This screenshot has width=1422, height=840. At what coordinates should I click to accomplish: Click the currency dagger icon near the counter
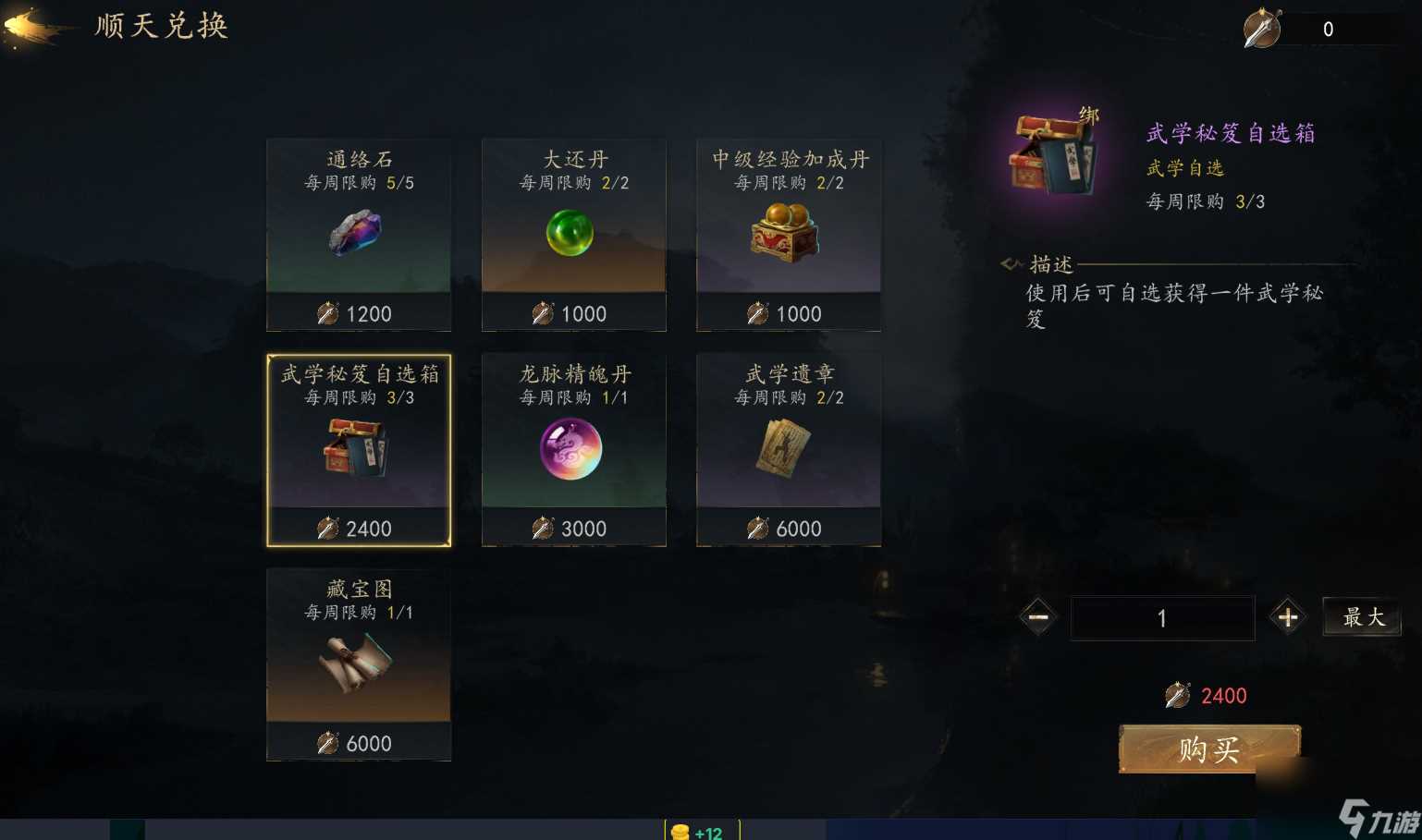point(1261,28)
